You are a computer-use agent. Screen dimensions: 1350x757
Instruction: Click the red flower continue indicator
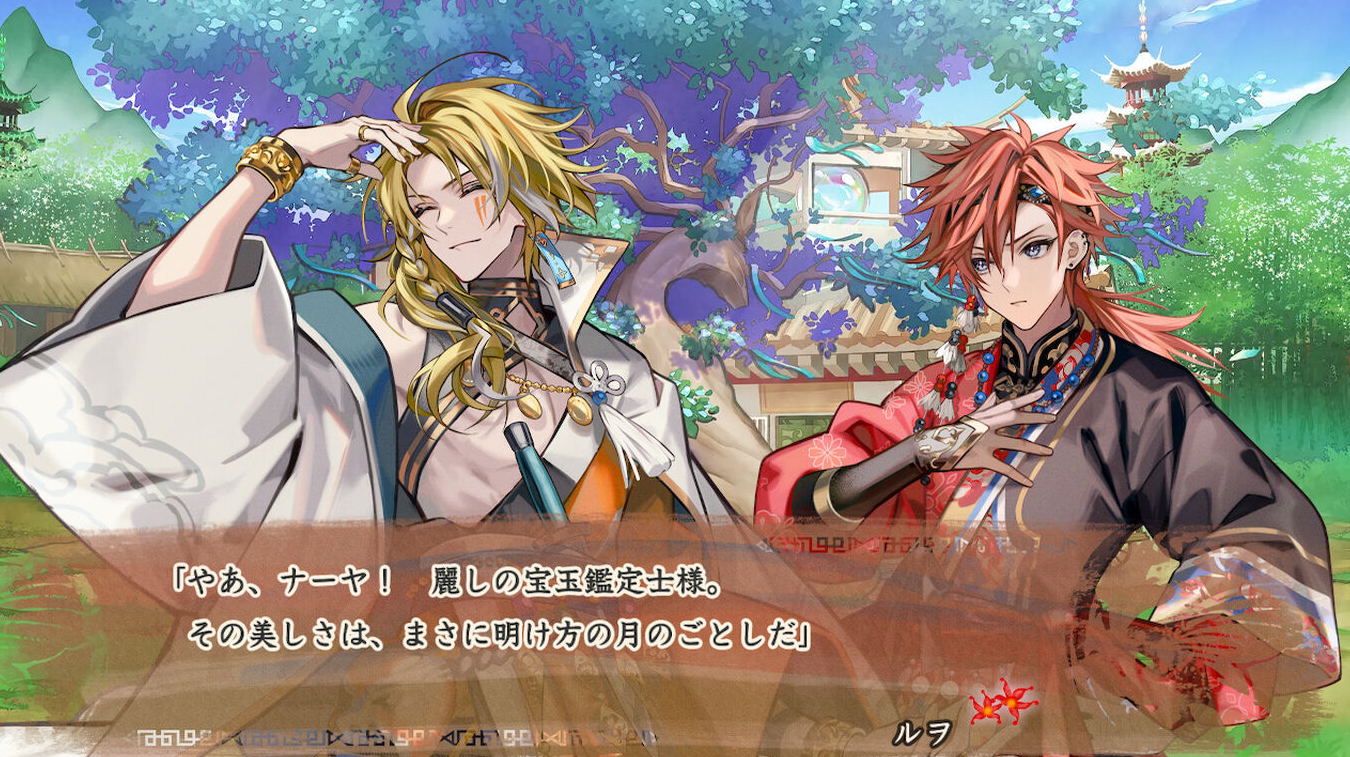pos(1003,701)
